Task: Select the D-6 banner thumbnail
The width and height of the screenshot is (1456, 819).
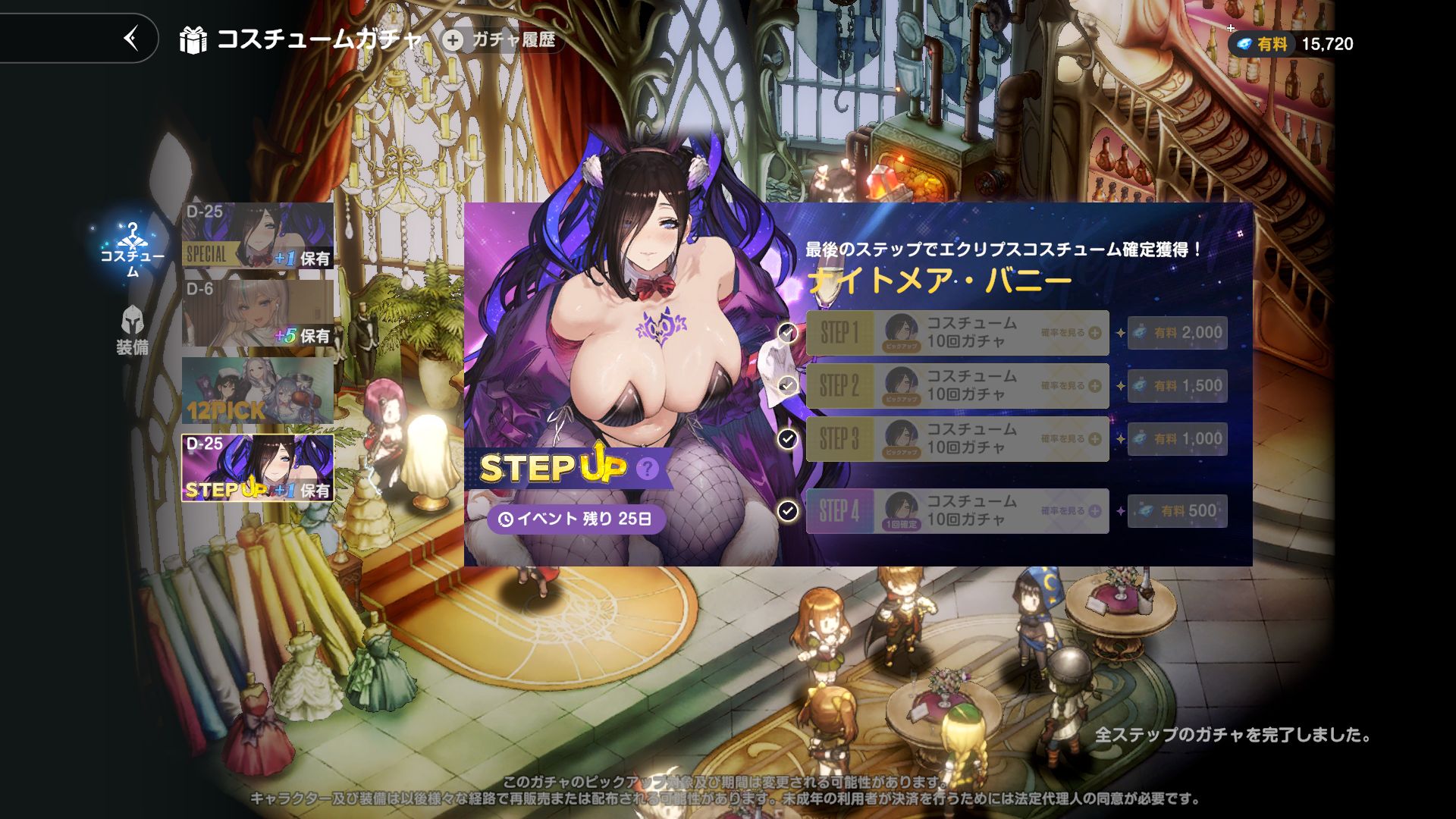Action: pos(258,312)
